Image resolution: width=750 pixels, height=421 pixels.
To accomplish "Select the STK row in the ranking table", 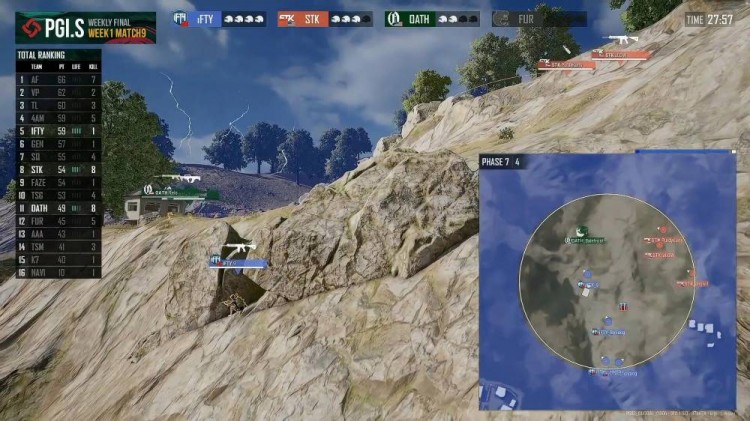I will pyautogui.click(x=58, y=169).
